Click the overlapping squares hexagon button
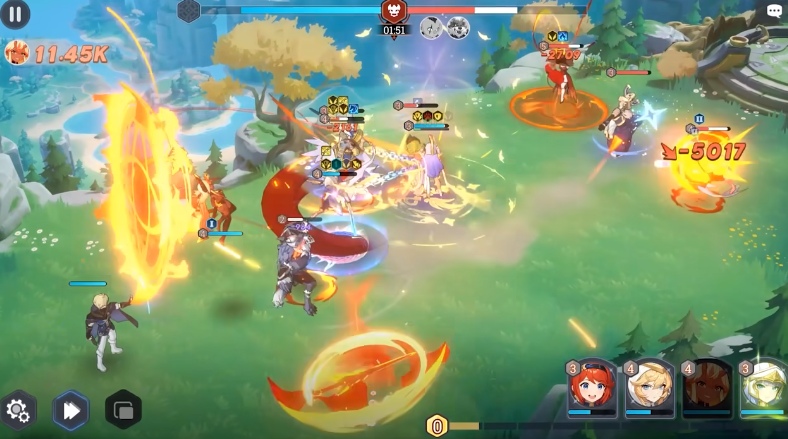This screenshot has height=439, width=788. 123,410
